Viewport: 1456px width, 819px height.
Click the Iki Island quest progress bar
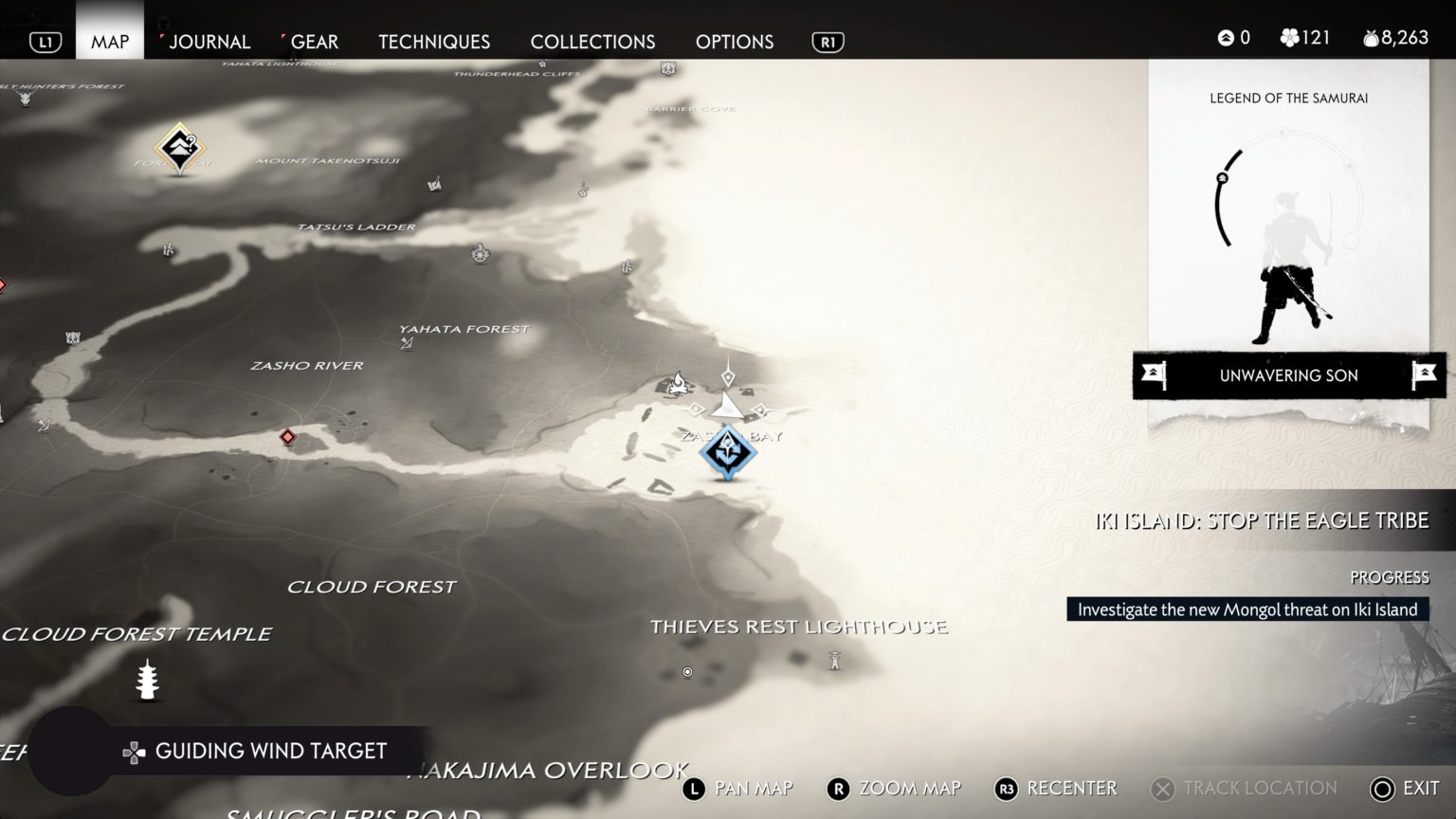[1247, 610]
